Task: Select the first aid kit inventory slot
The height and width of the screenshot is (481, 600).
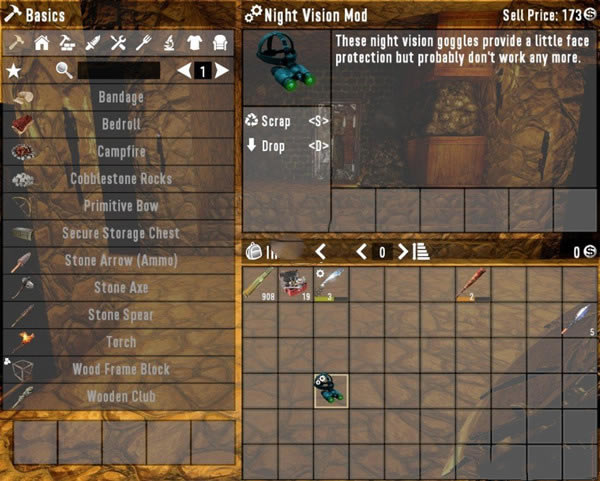Action: click(x=295, y=284)
